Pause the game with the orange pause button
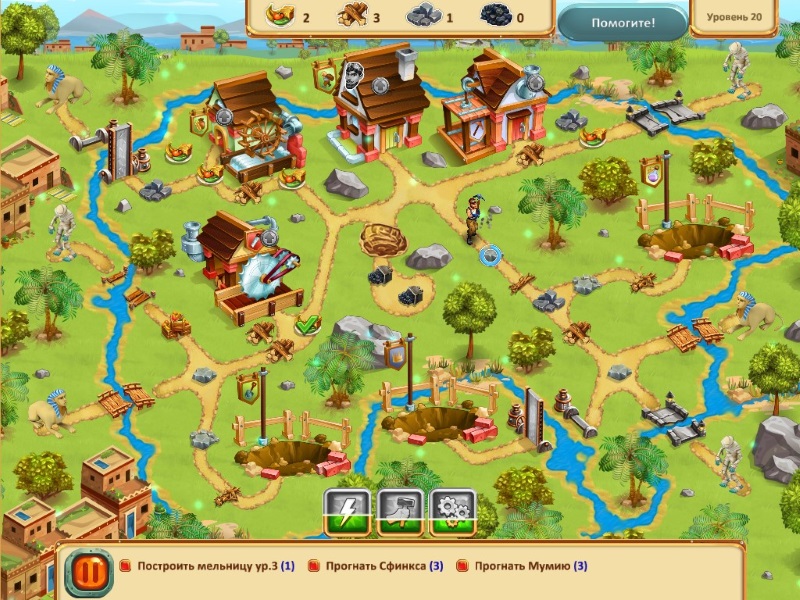Image resolution: width=800 pixels, height=600 pixels. point(82,573)
